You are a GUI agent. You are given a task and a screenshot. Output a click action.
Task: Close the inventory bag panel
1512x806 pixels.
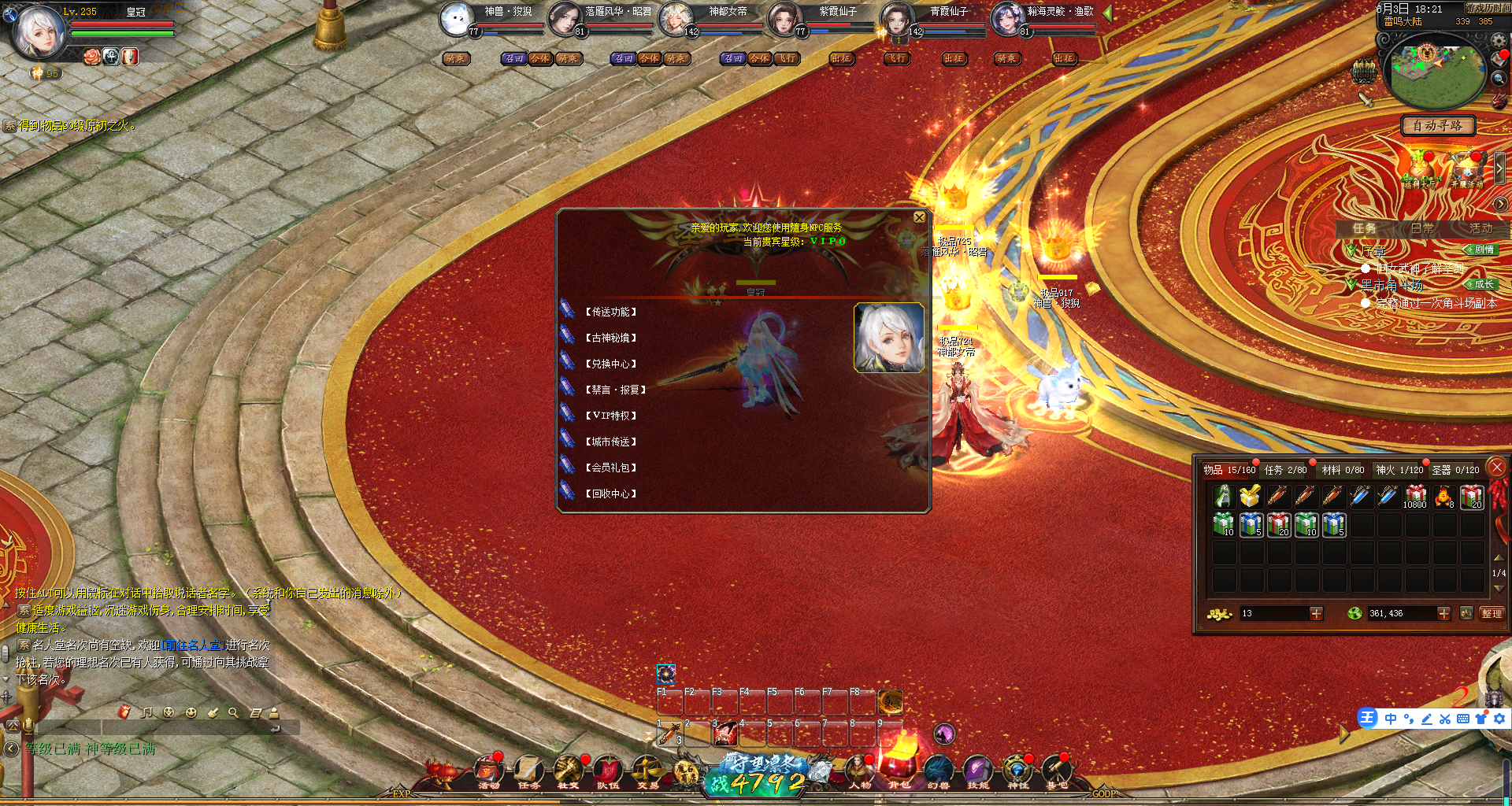pyautogui.click(x=1497, y=467)
